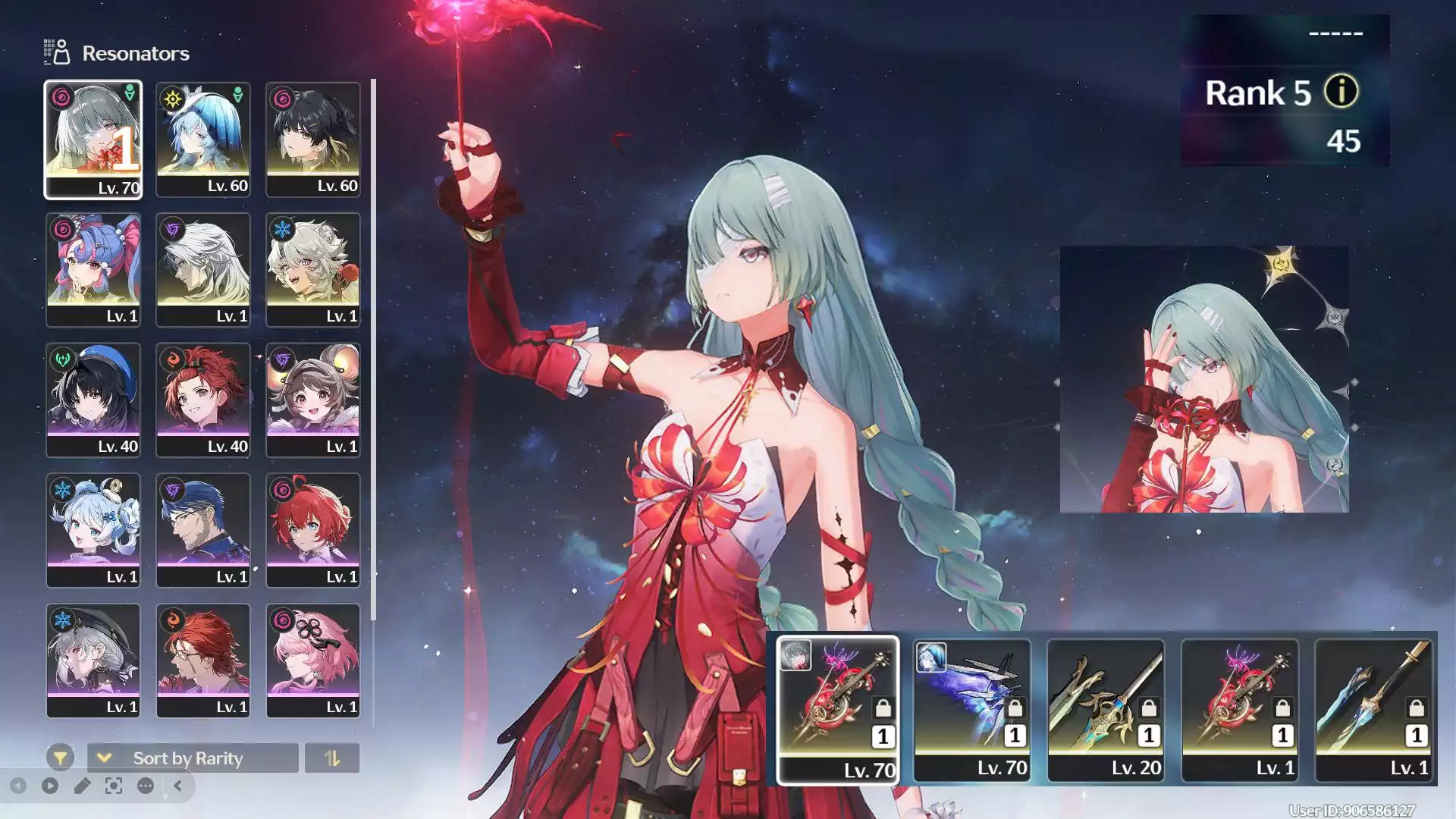Select the Lv. 60 blue-haired resonator card
This screenshot has width=1456, height=819.
202,139
